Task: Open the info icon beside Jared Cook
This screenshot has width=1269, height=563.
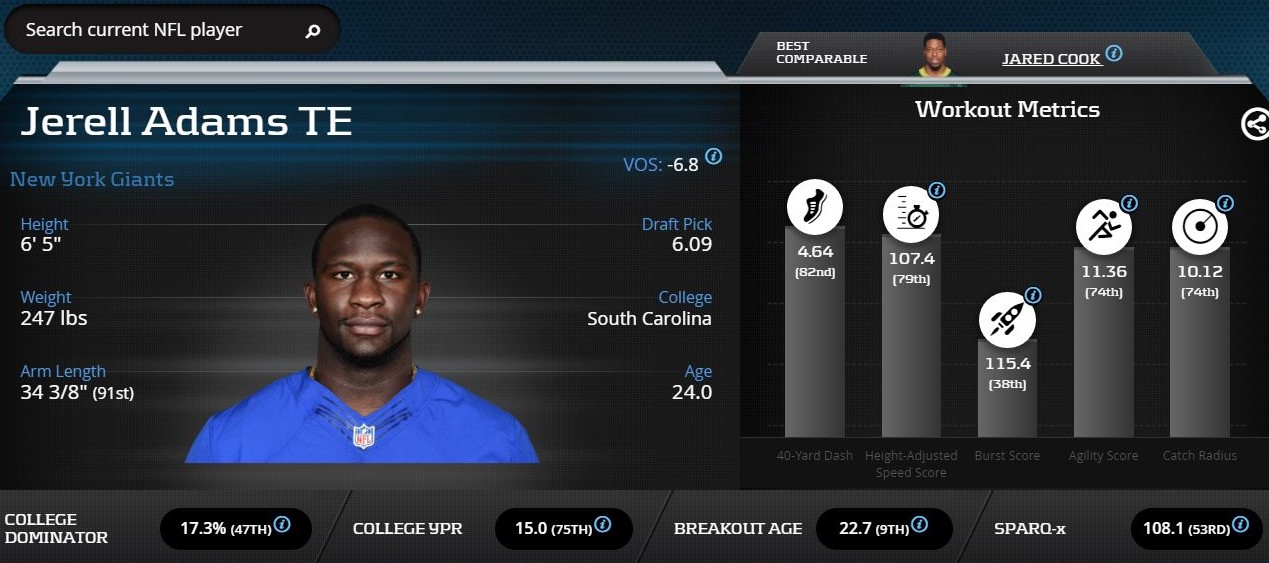Action: [x=1113, y=53]
